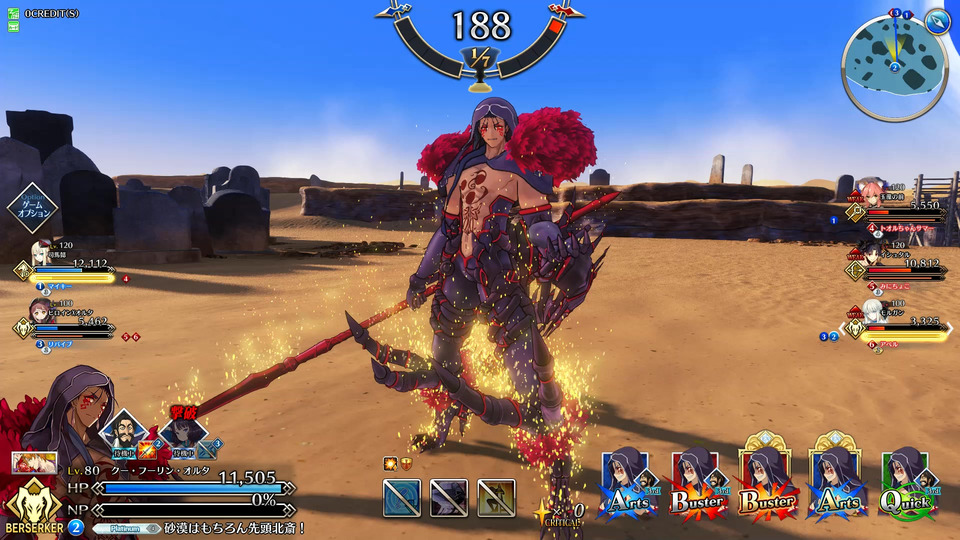Pick the gold-framed Arts command card
The width and height of the screenshot is (960, 540).
click(x=838, y=484)
